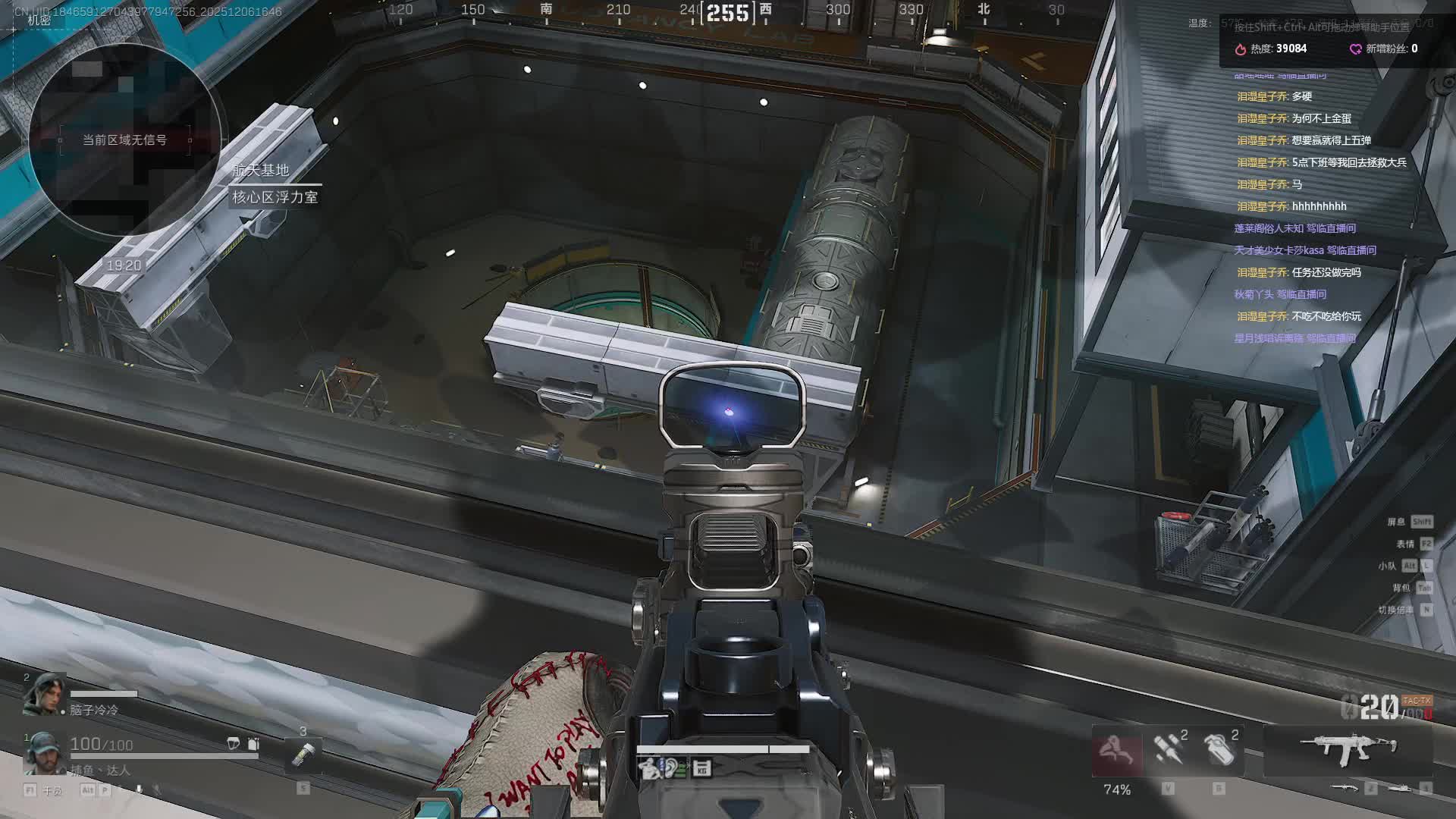Click the new fans 新增粉丝 heart icon
The height and width of the screenshot is (819, 1456).
pyautogui.click(x=1355, y=49)
